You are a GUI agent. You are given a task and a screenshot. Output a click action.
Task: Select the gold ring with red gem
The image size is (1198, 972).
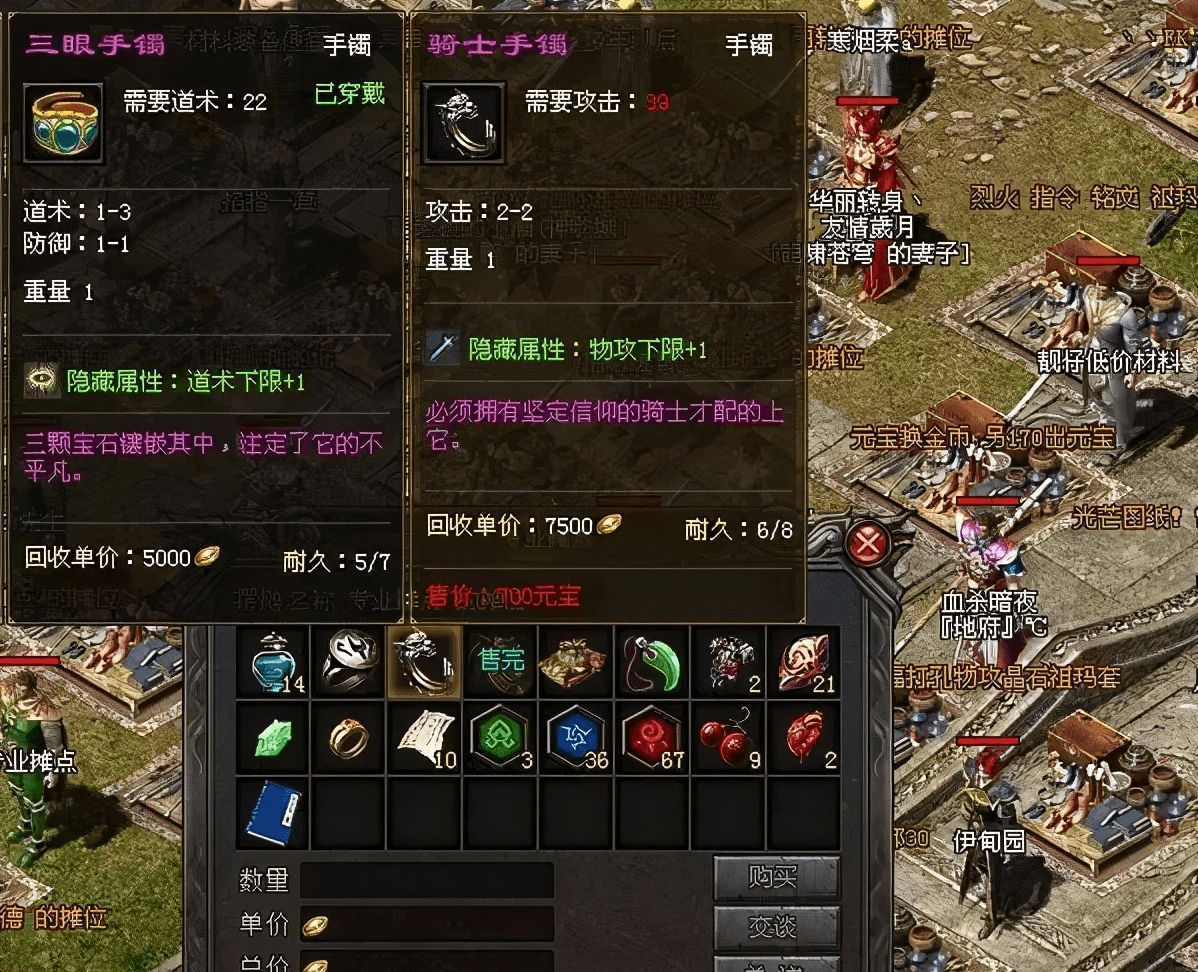pyautogui.click(x=348, y=737)
